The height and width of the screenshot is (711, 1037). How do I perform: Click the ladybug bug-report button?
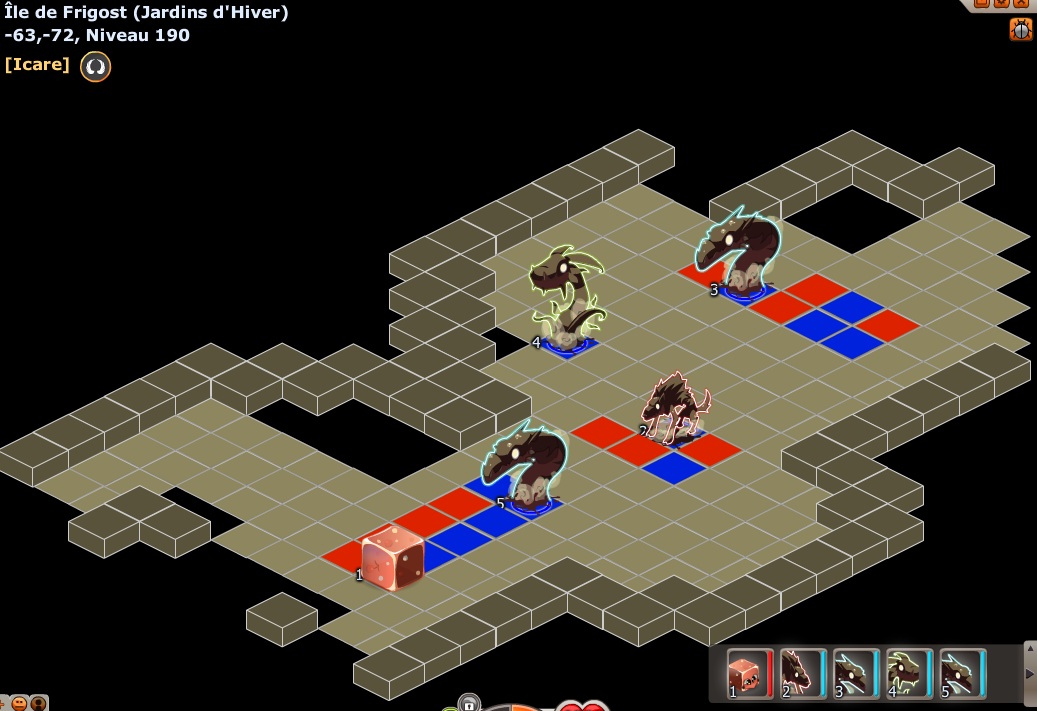tap(1020, 29)
